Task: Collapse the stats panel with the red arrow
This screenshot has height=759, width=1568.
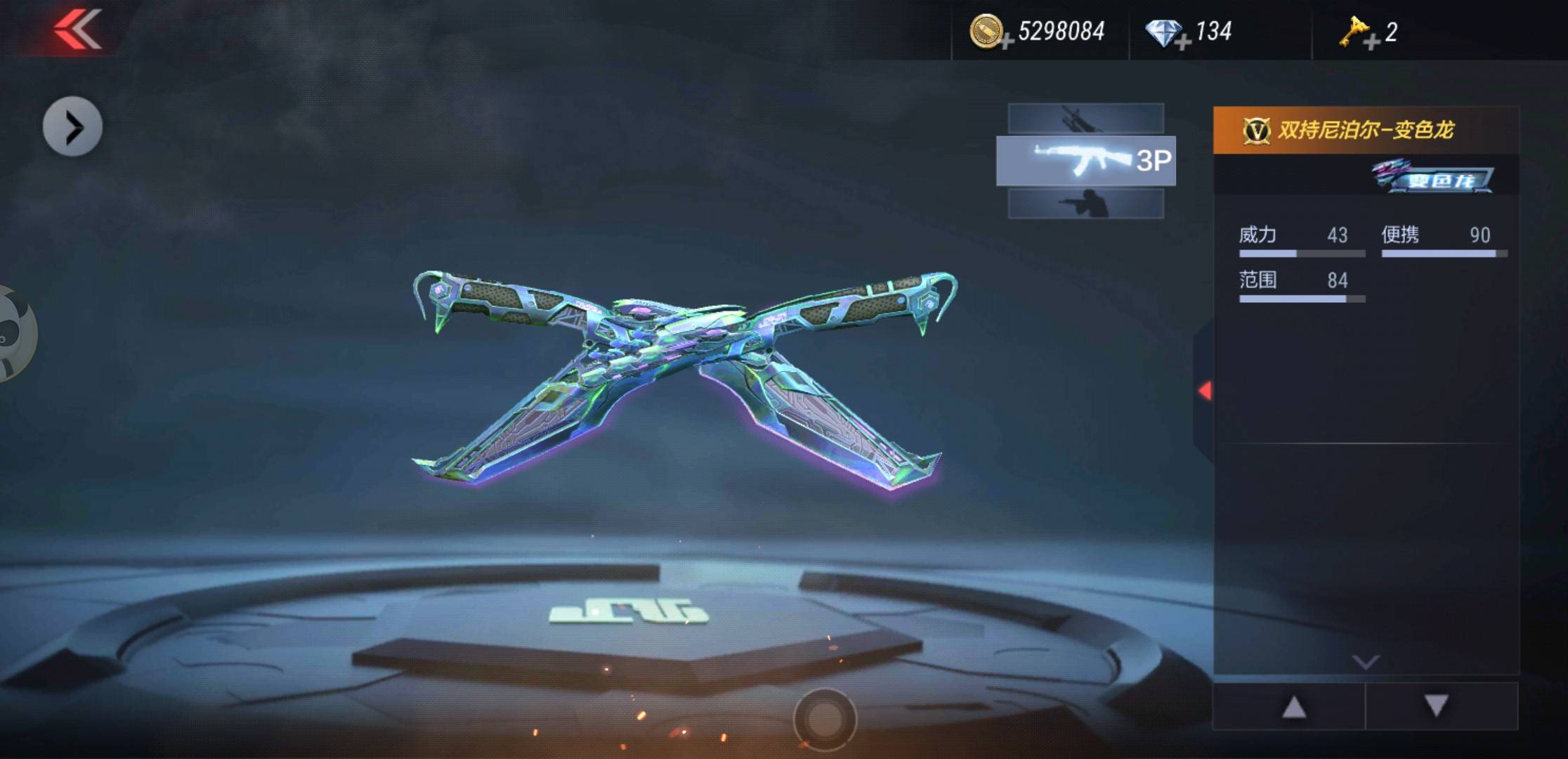Action: [1205, 391]
